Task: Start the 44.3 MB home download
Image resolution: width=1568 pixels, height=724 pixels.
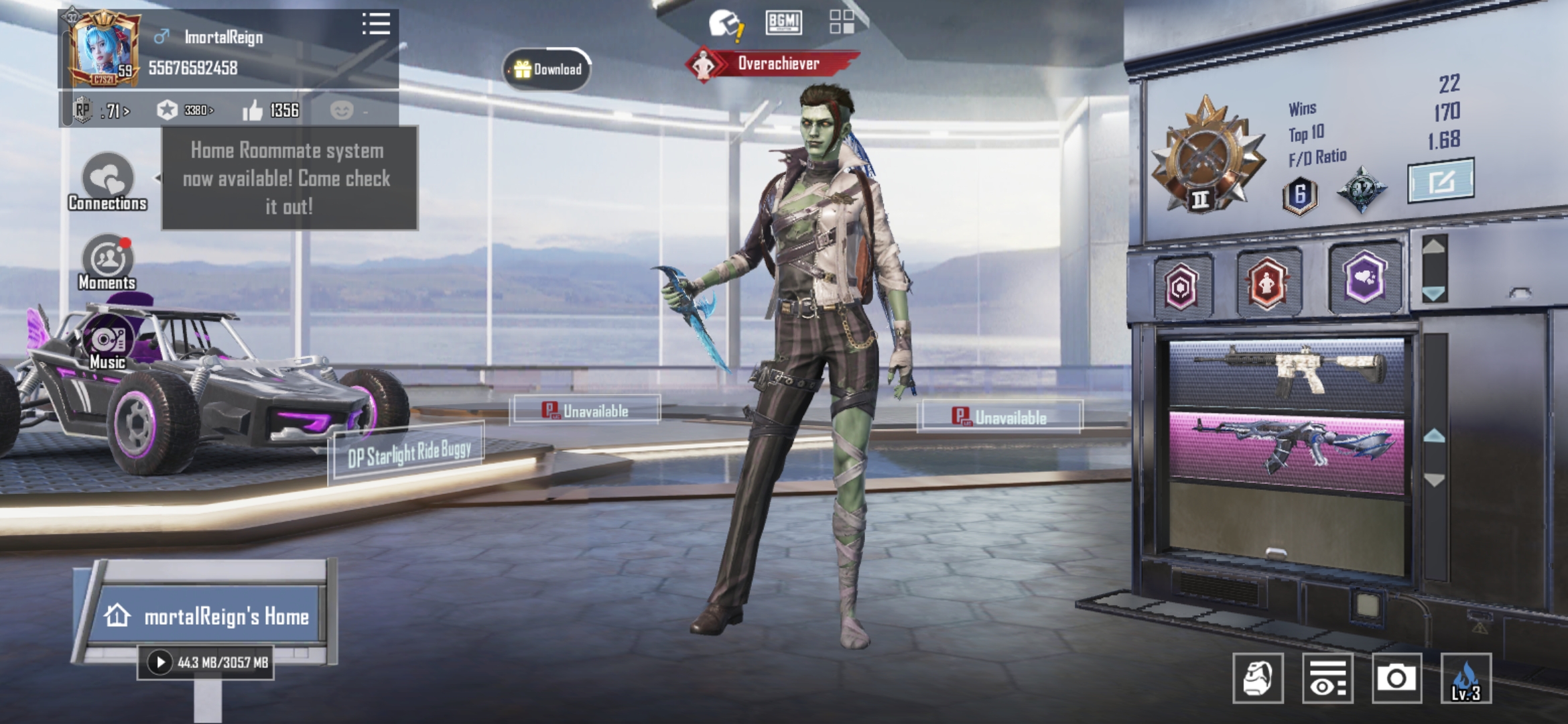Action: tap(160, 662)
